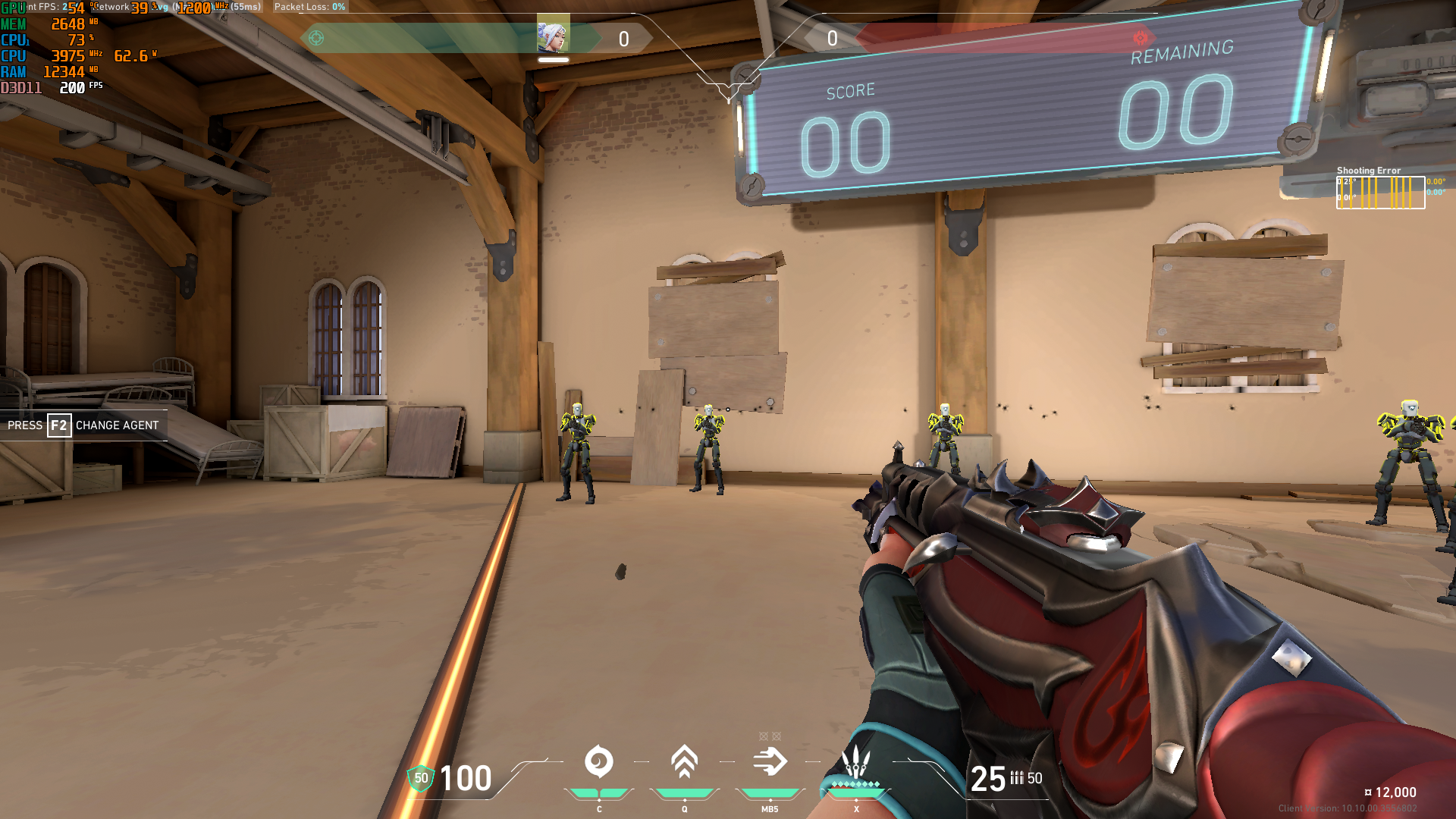Select the Blade Storm ultimate knives icon
1456x819 pixels.
coord(856,761)
